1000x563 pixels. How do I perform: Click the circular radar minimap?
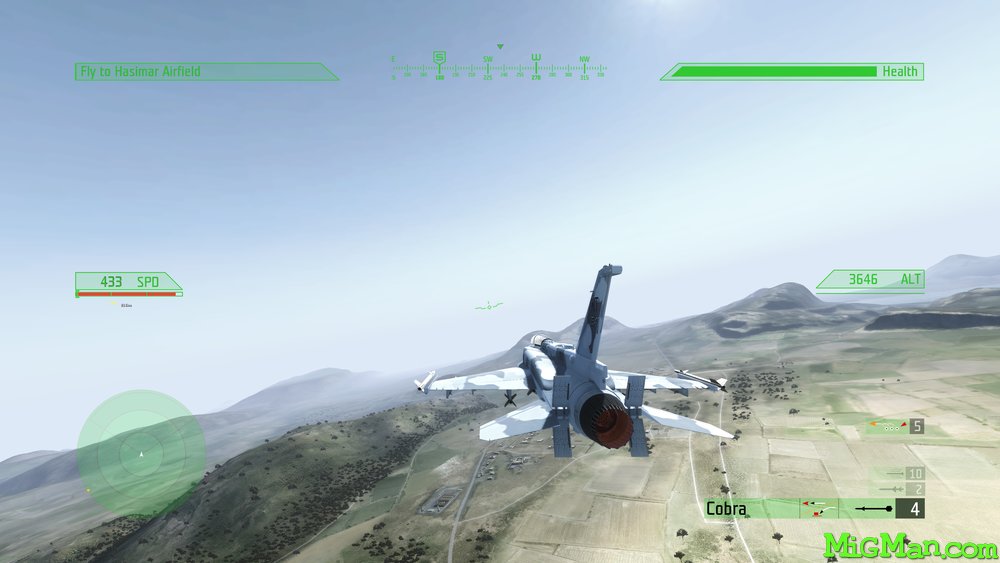tap(141, 453)
